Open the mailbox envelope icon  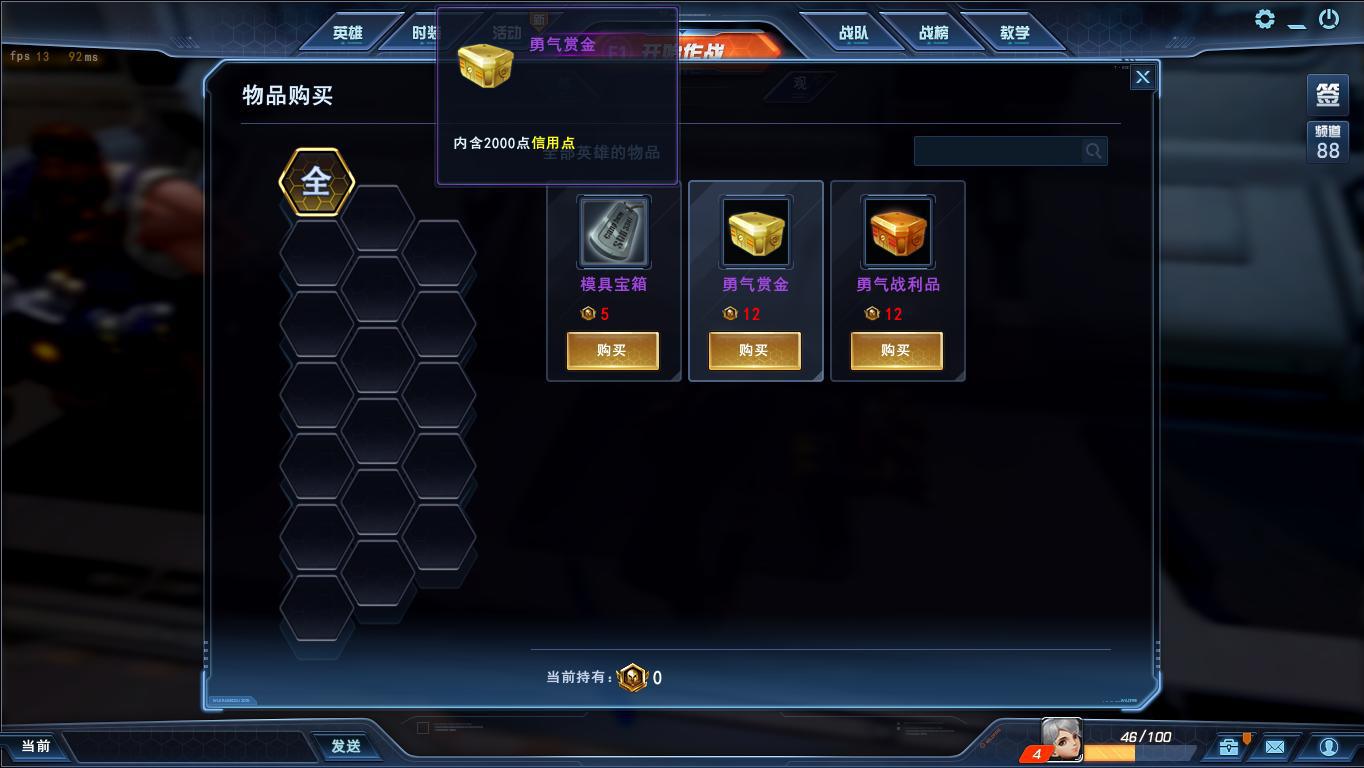point(1276,747)
